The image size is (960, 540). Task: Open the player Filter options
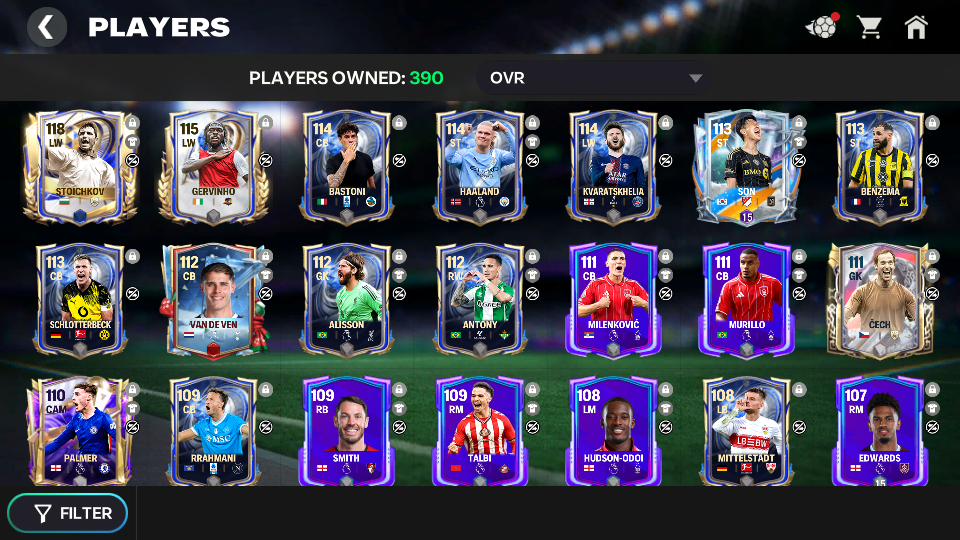point(68,513)
